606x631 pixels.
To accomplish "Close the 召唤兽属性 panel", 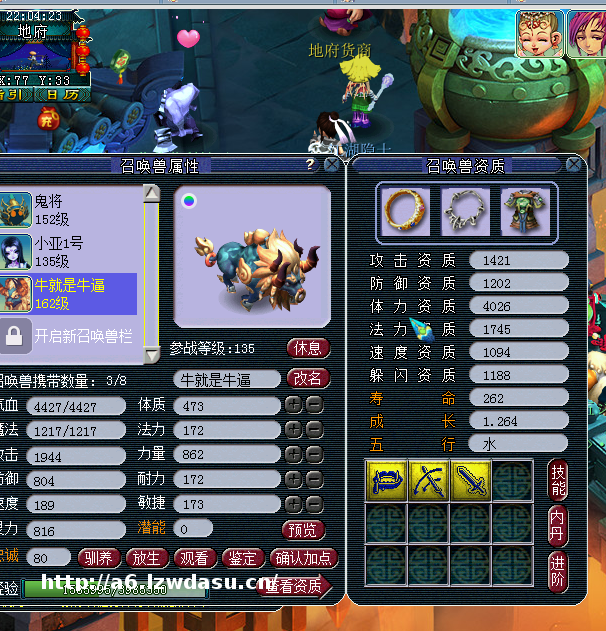I will [332, 165].
